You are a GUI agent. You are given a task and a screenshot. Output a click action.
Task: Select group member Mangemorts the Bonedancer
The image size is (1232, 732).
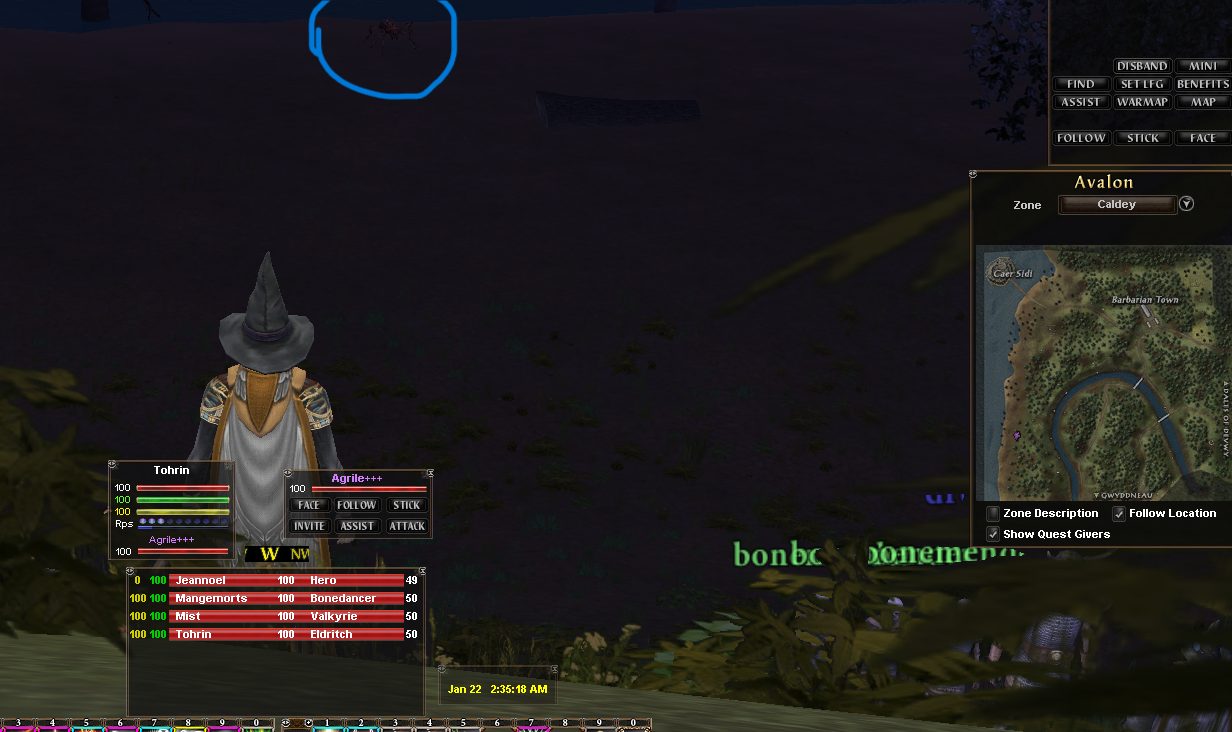pos(285,598)
